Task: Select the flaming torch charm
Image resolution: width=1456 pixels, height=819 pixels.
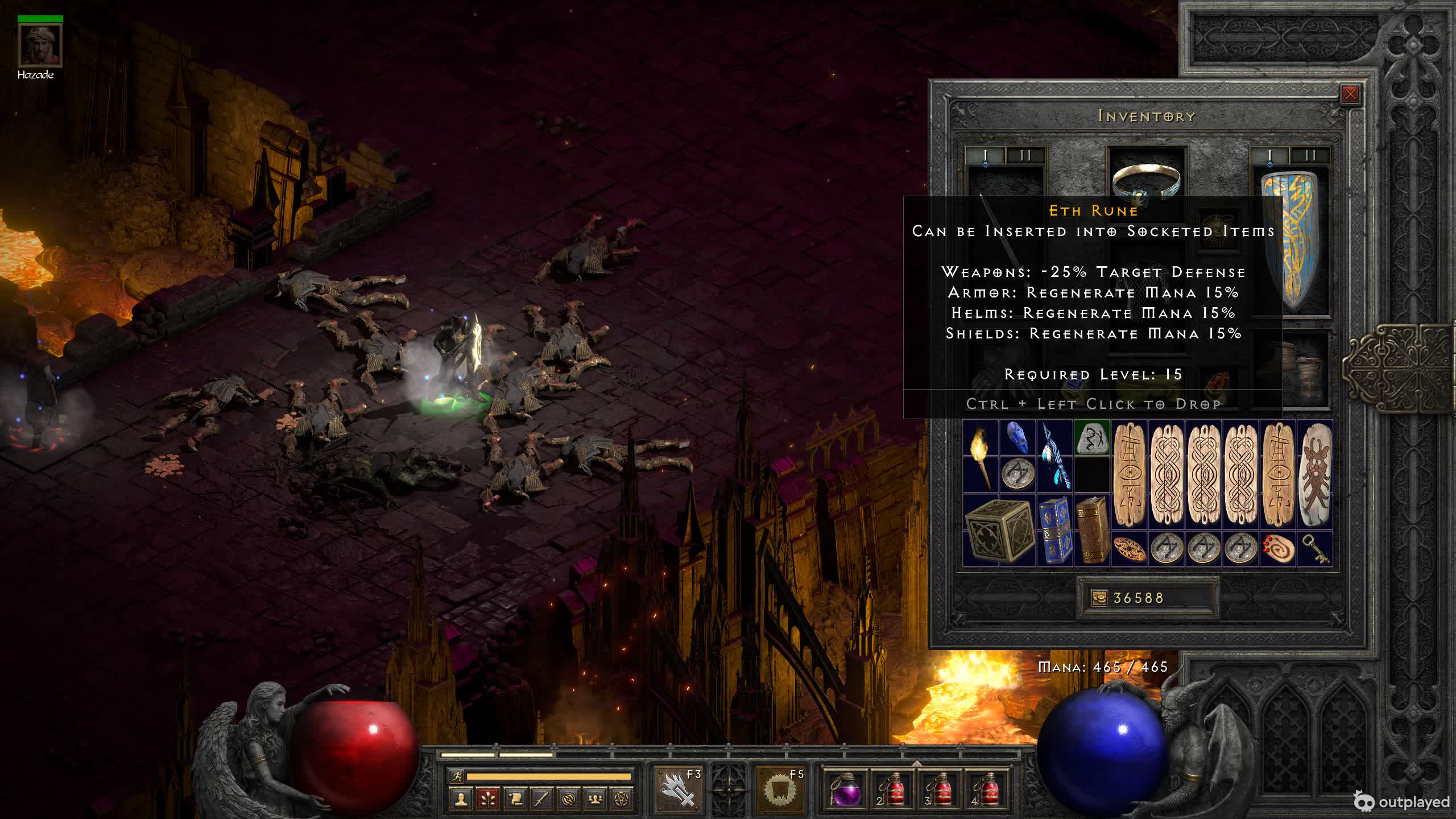Action: point(981,456)
